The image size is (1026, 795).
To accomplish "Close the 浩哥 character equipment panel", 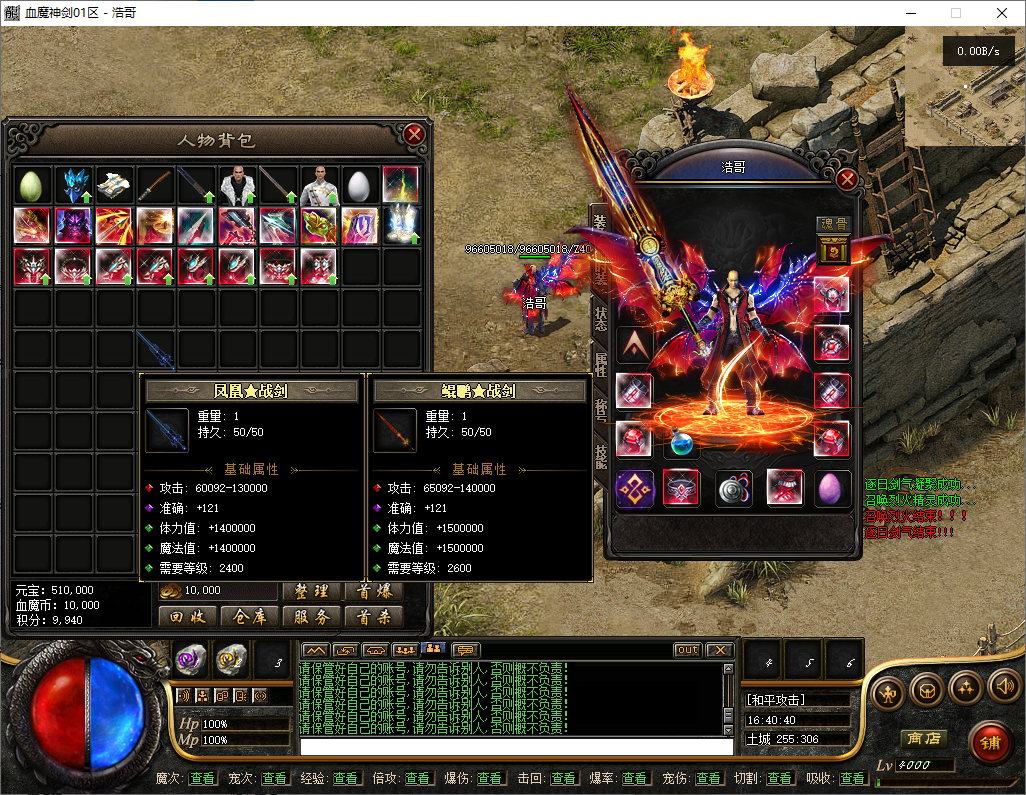I will point(847,179).
